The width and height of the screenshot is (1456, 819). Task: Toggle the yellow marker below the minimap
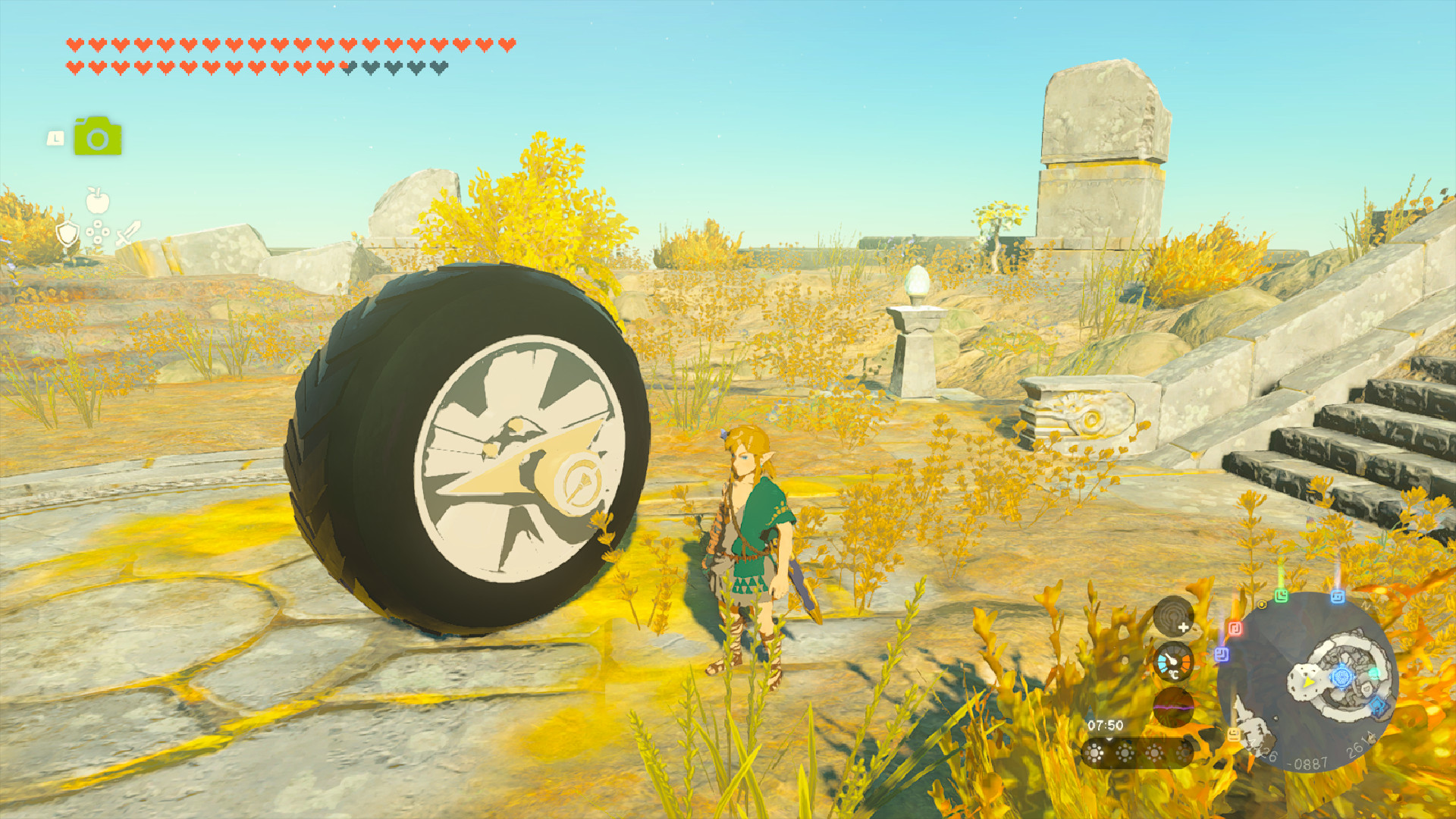tap(1233, 736)
